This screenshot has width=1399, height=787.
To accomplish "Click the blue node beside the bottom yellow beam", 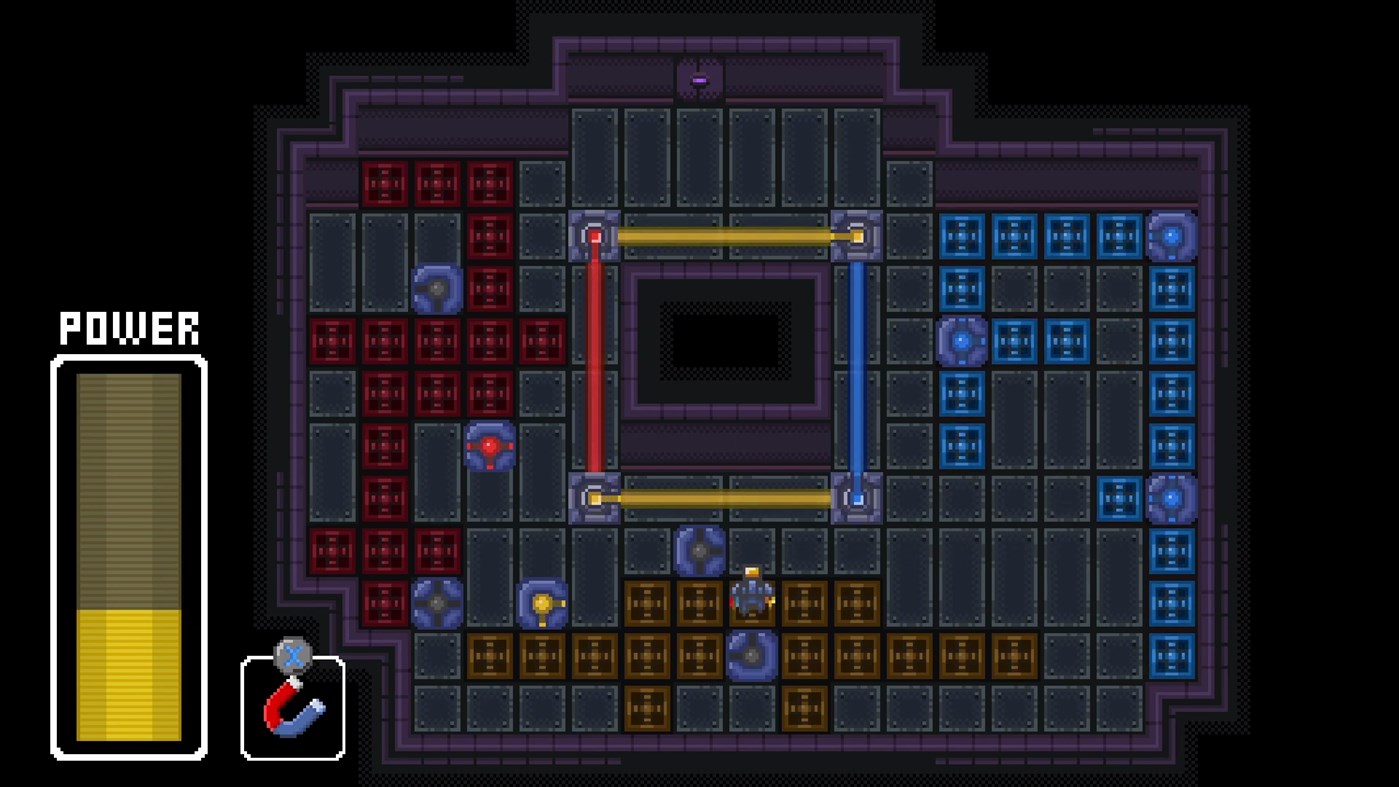I will tap(855, 495).
